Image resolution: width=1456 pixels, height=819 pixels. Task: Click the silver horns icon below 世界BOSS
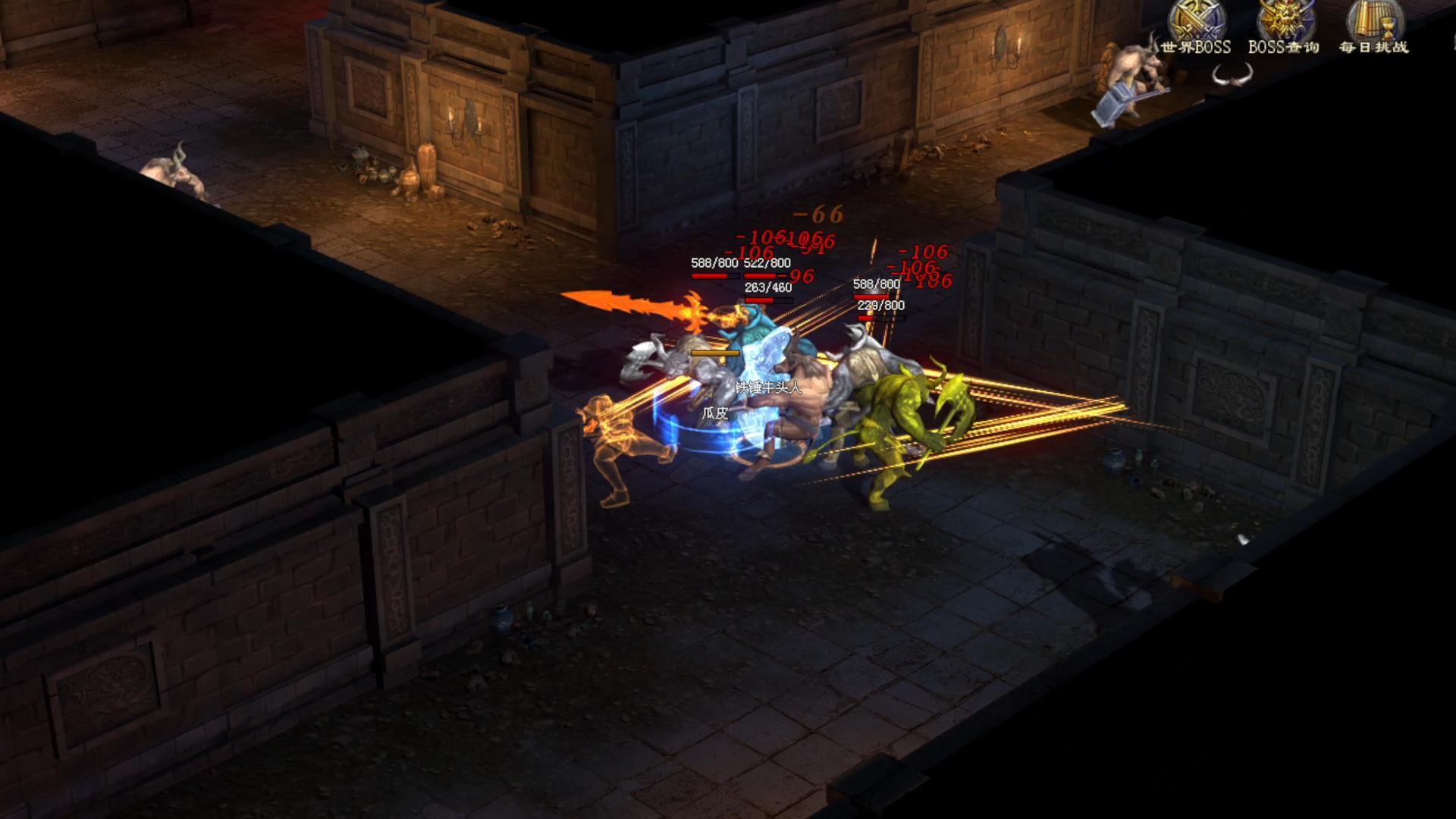coord(1232,75)
